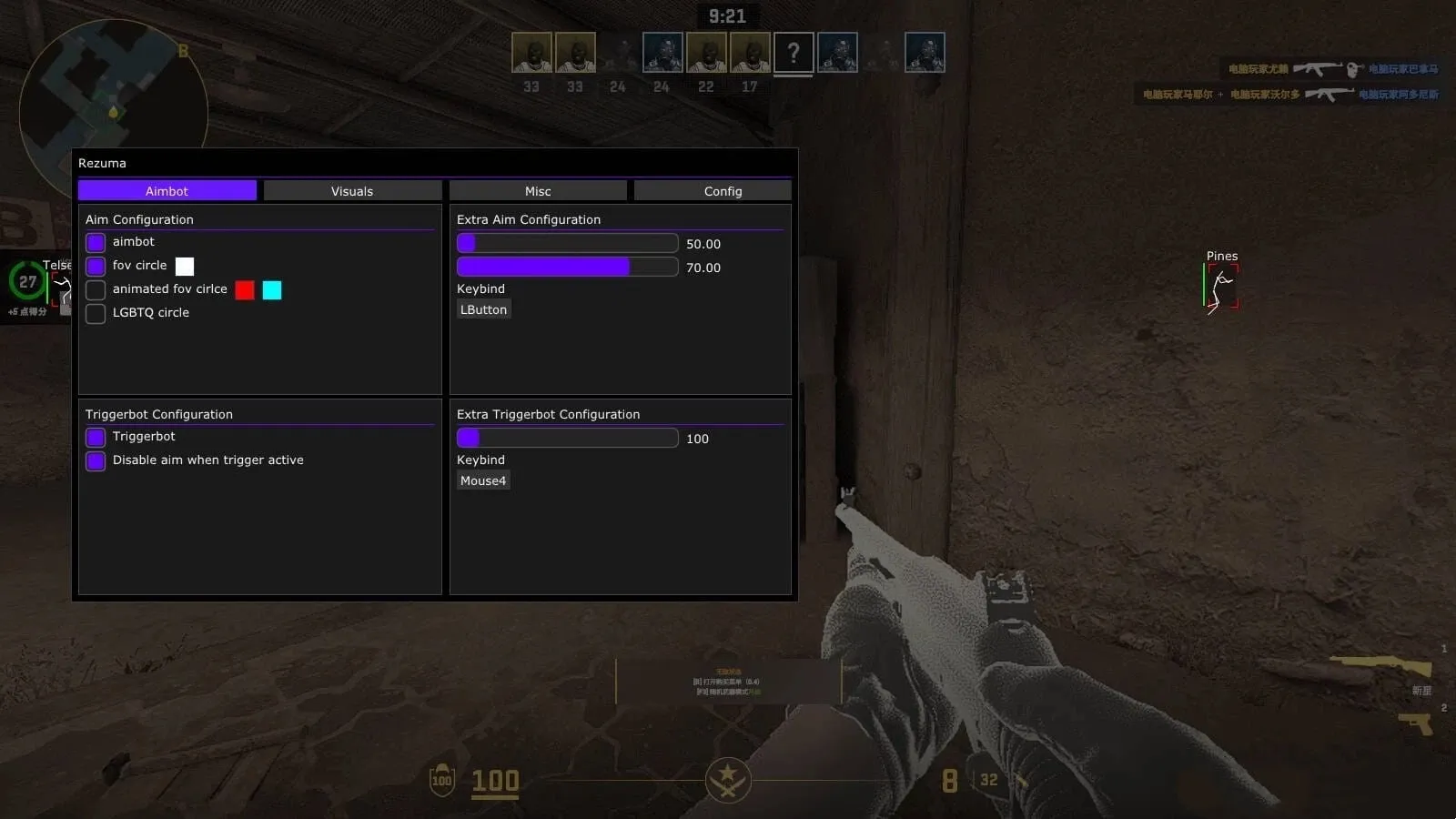Choose the cyan animated fov color swatch
Image resolution: width=1456 pixels, height=819 pixels.
[x=272, y=290]
